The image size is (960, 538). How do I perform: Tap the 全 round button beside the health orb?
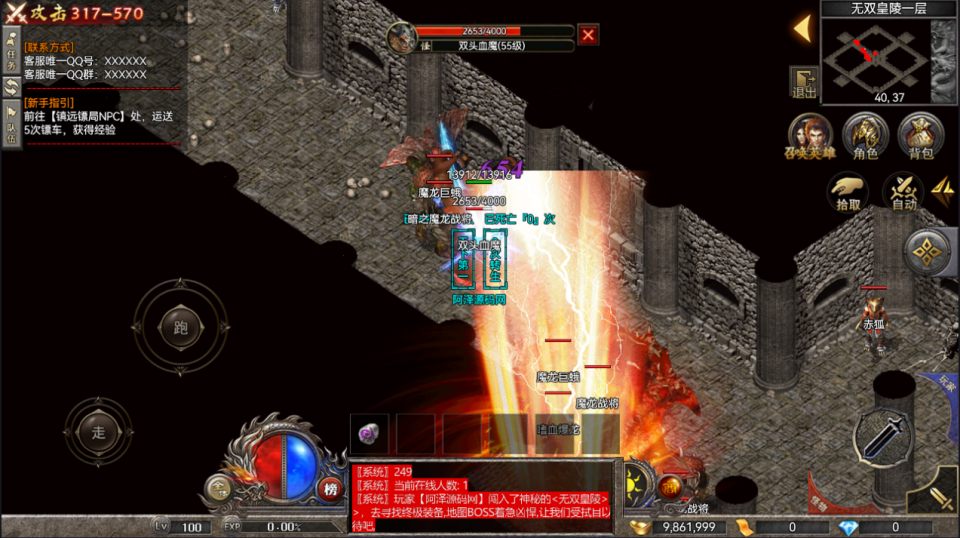(x=217, y=488)
